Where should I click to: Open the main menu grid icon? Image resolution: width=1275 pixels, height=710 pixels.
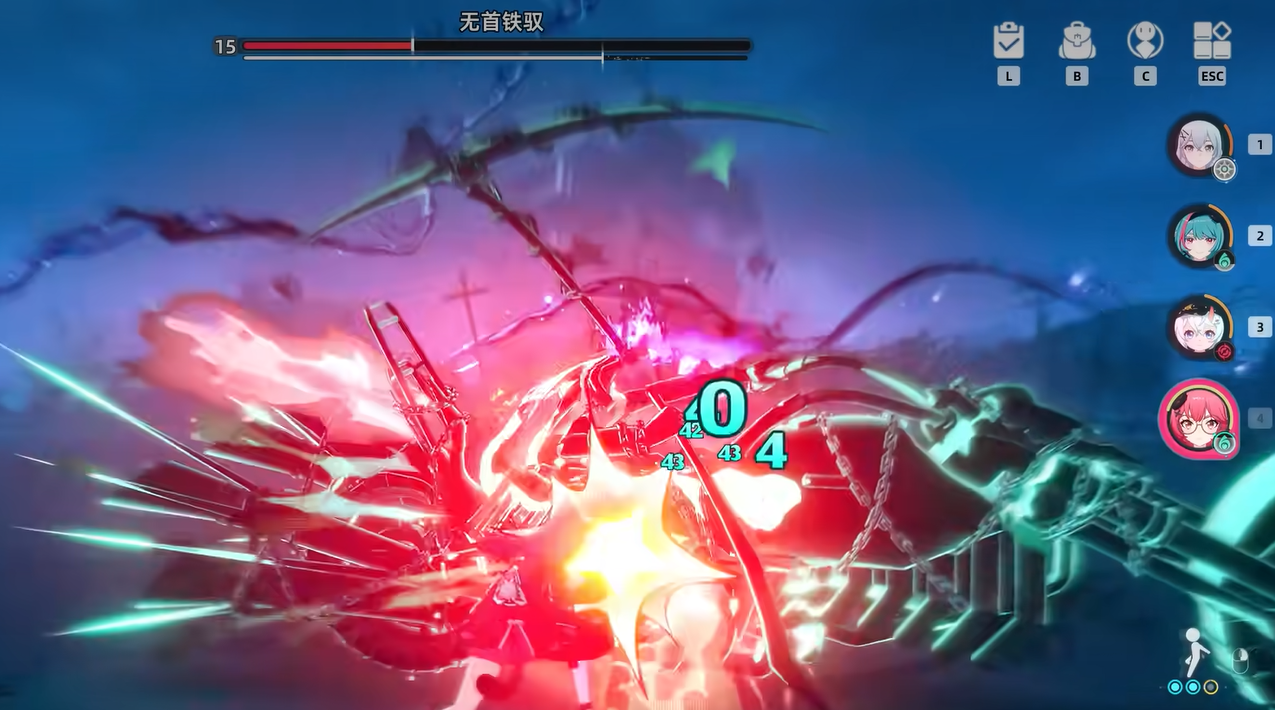coord(1212,41)
